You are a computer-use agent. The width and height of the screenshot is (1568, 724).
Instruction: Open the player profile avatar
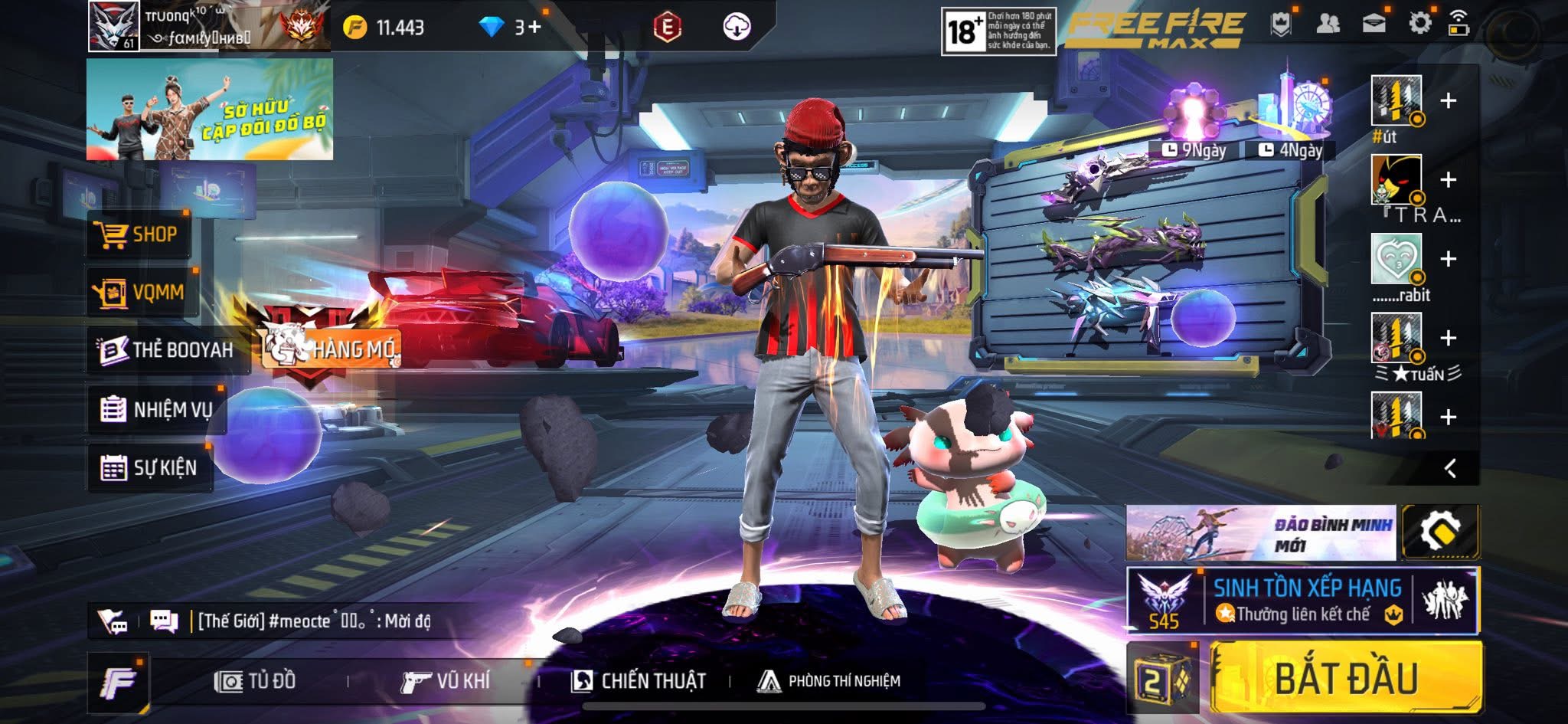[x=113, y=26]
